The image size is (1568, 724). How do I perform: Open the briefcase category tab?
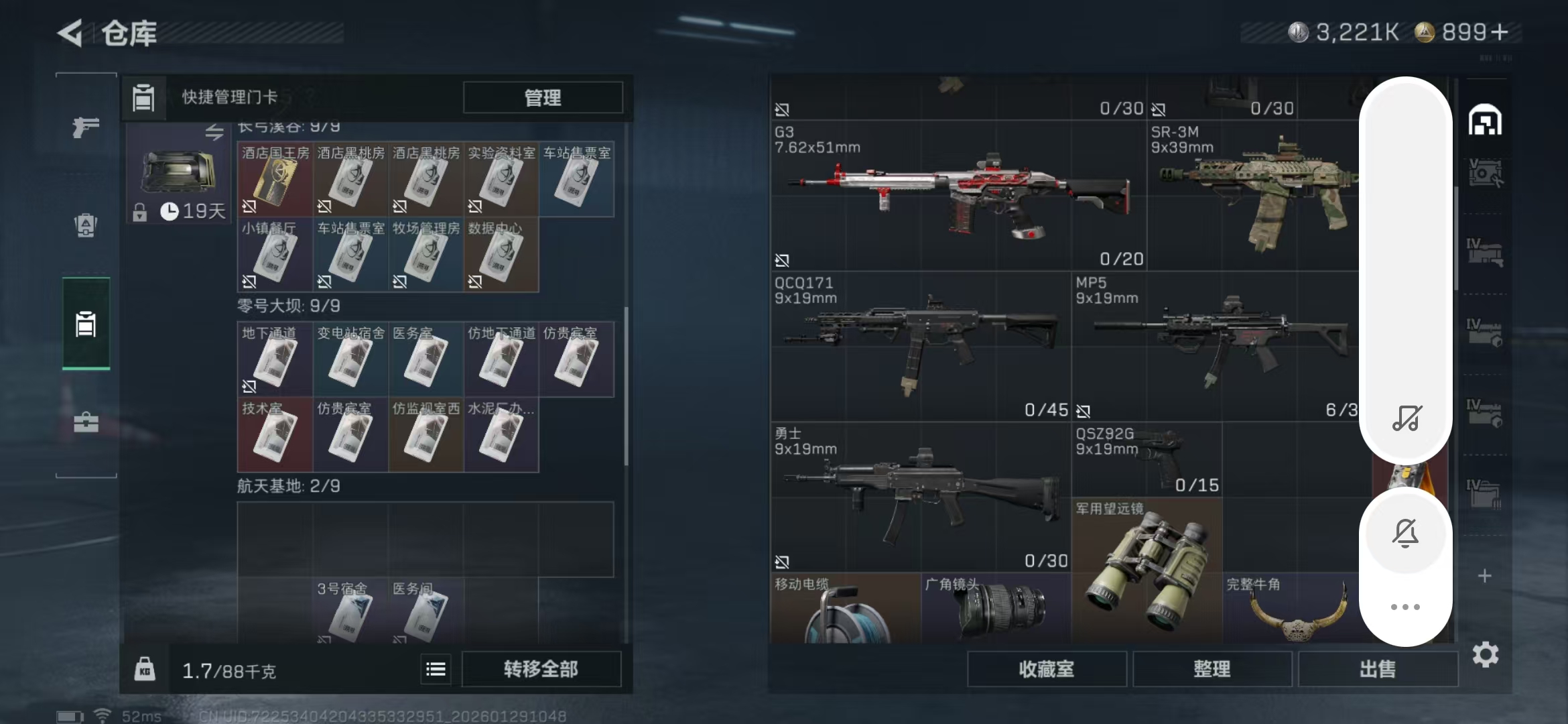[x=86, y=422]
